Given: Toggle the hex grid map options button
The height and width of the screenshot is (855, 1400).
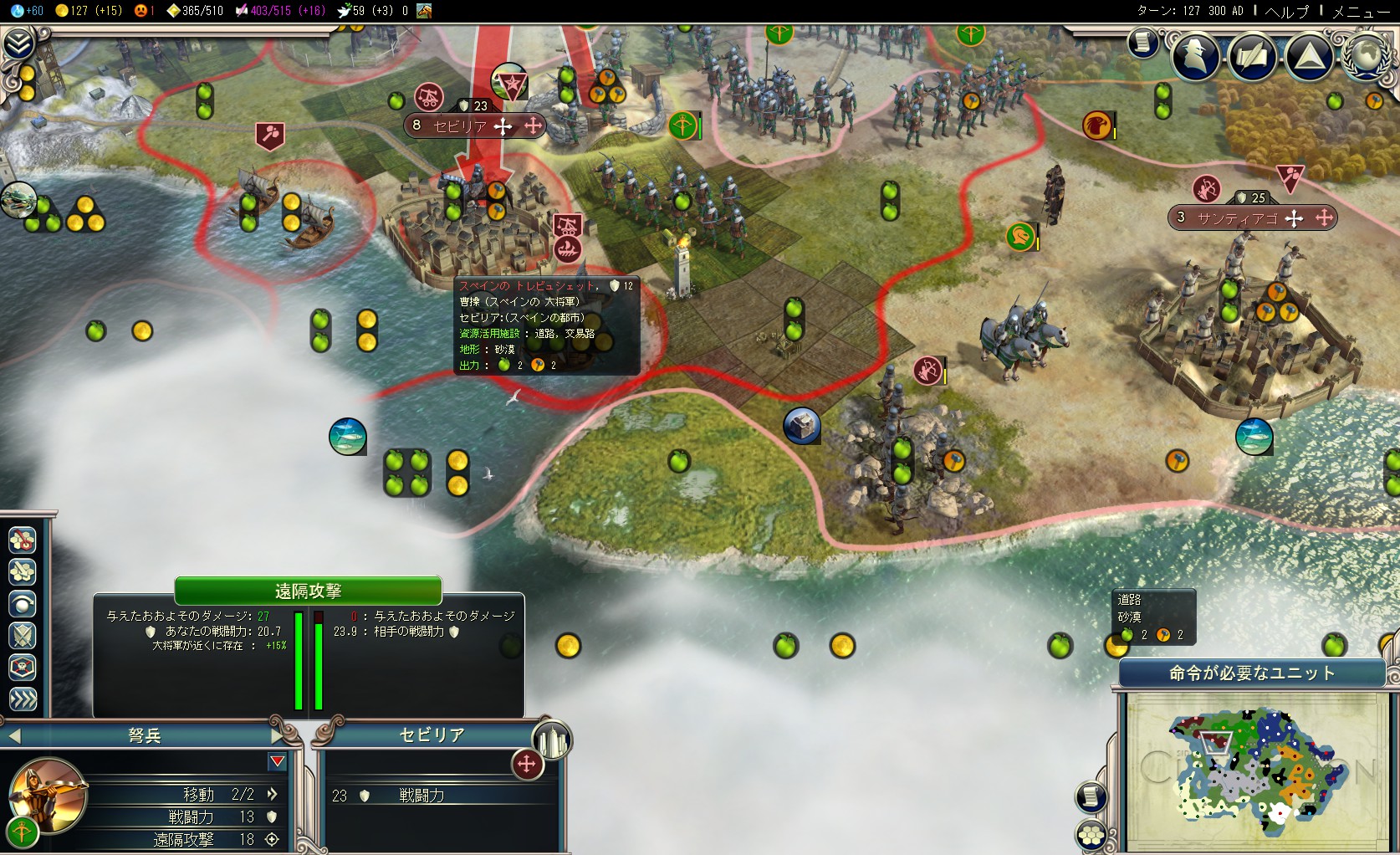Looking at the screenshot, I should (x=1091, y=834).
